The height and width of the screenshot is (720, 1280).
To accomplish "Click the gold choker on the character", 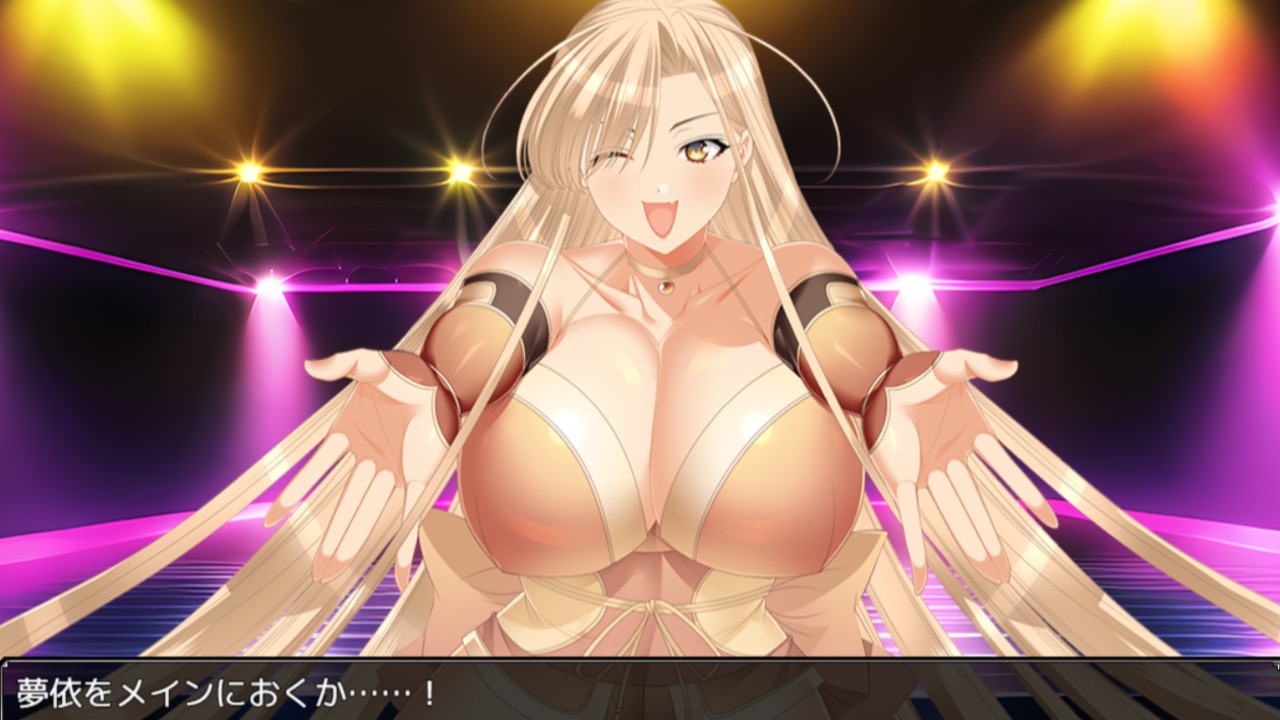I will [x=665, y=272].
